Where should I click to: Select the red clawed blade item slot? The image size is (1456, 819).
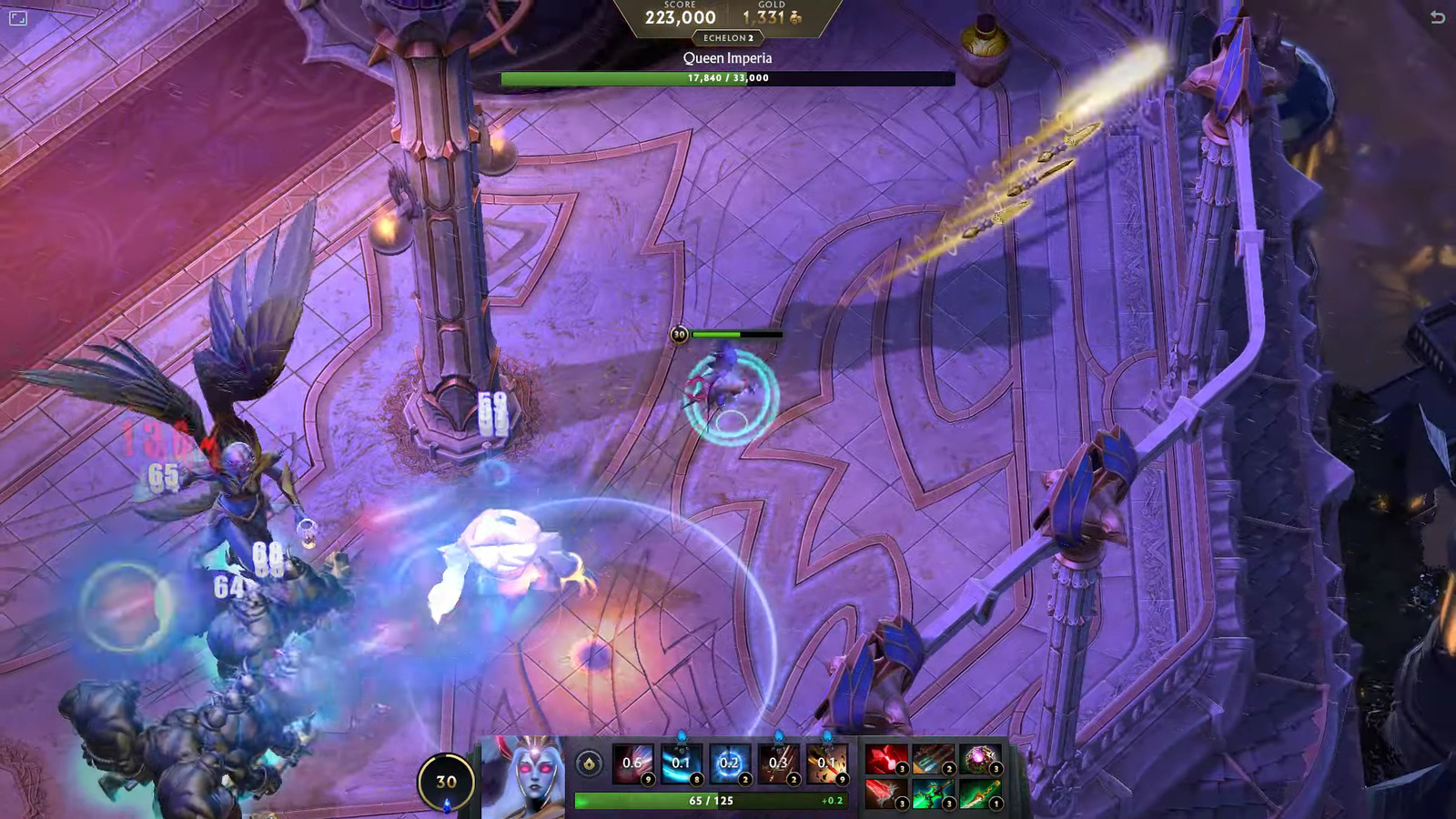[885, 794]
